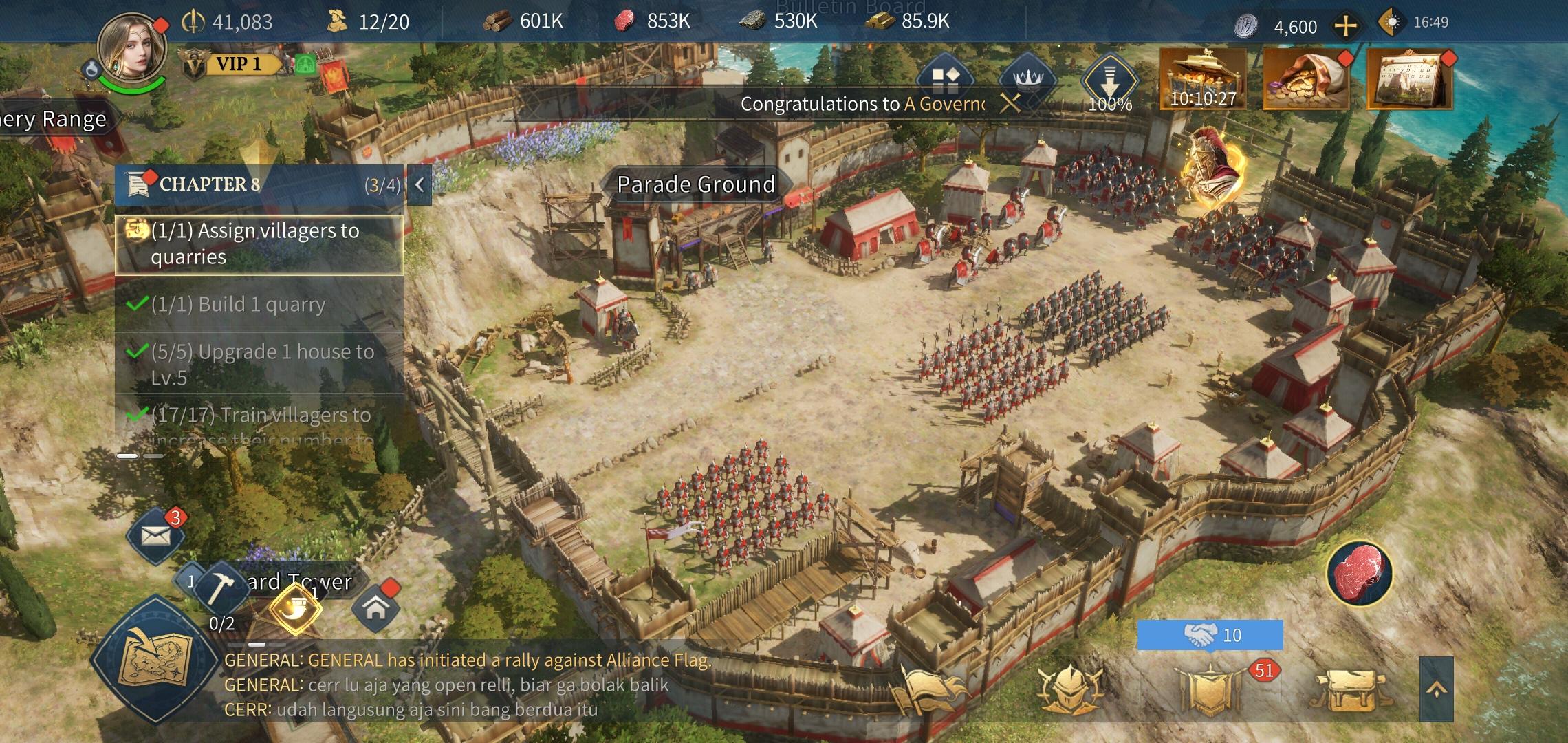Open the satchel bag inventory

[x=1347, y=690]
